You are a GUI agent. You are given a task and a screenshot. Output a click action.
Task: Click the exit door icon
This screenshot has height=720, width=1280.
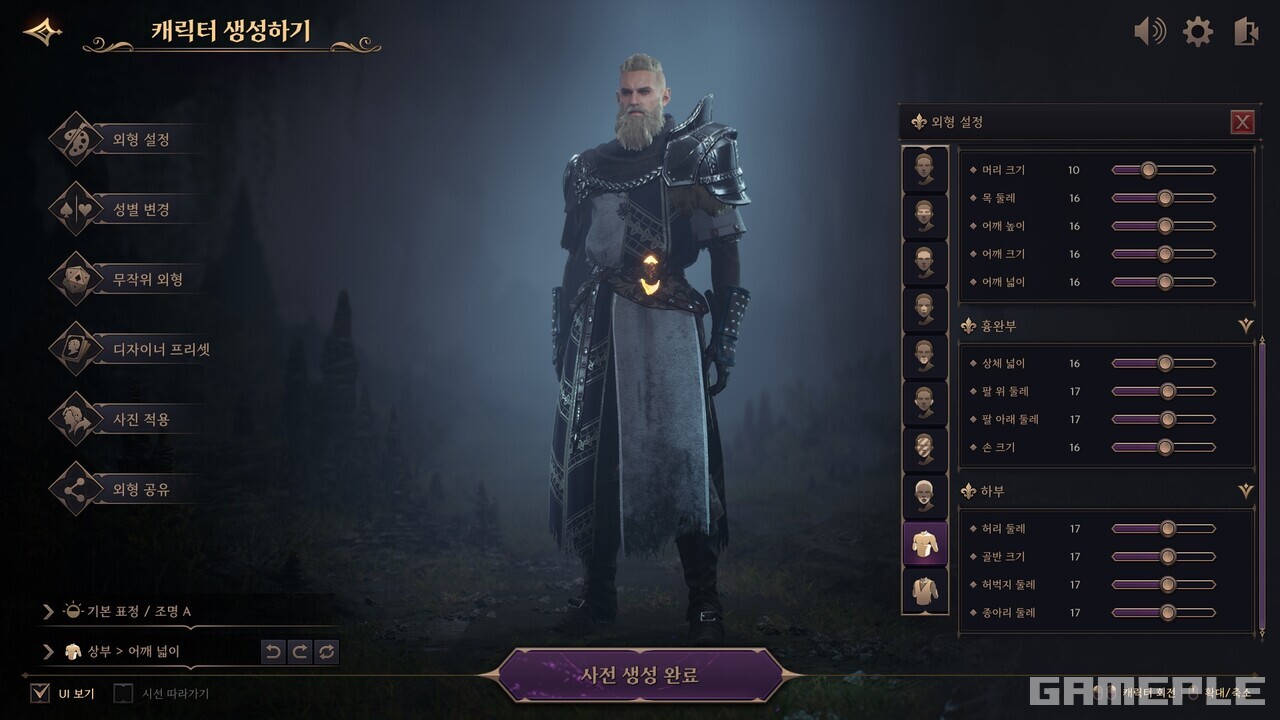pos(1245,32)
